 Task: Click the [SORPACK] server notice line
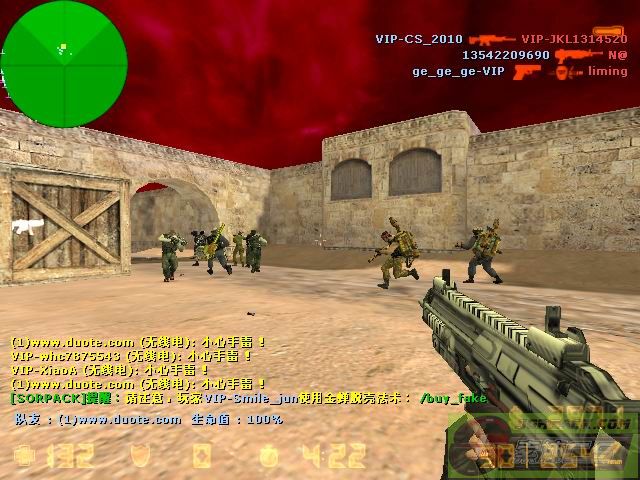coord(240,397)
